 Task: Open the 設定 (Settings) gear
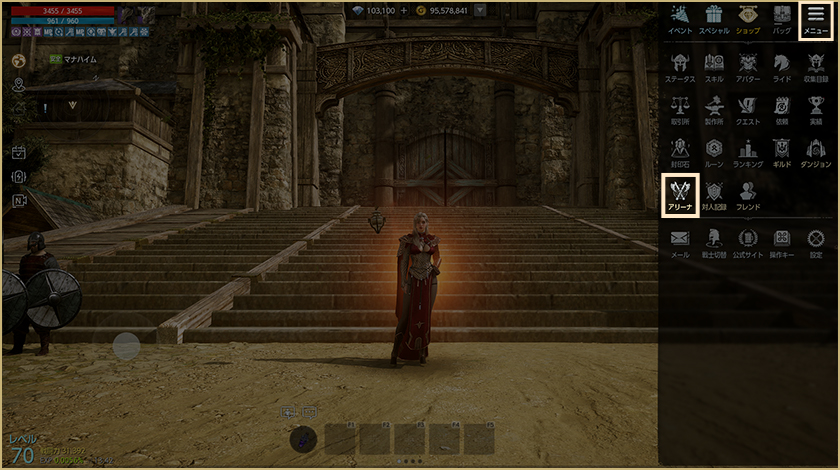816,242
